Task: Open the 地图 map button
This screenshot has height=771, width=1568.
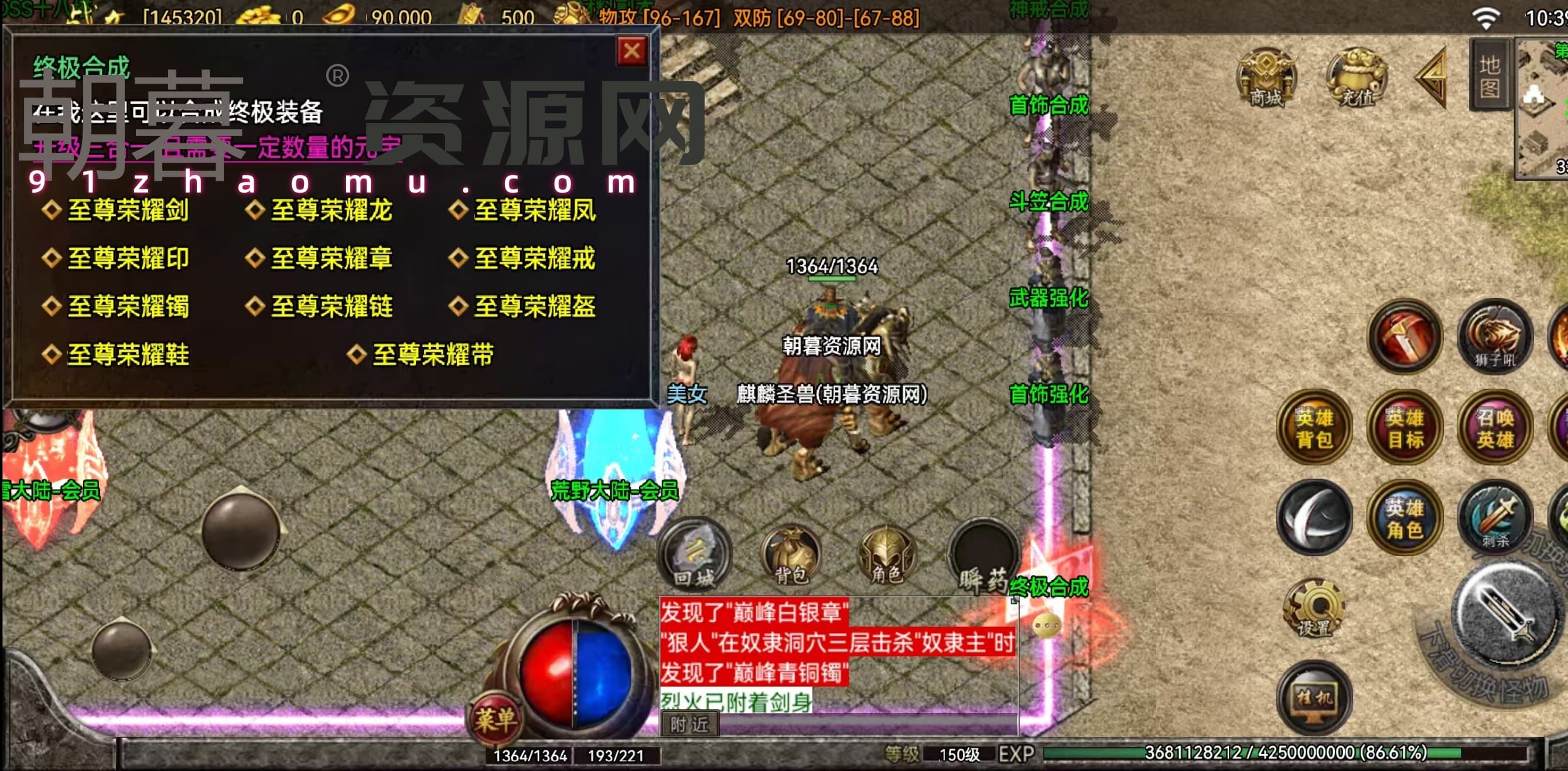Action: click(1489, 76)
